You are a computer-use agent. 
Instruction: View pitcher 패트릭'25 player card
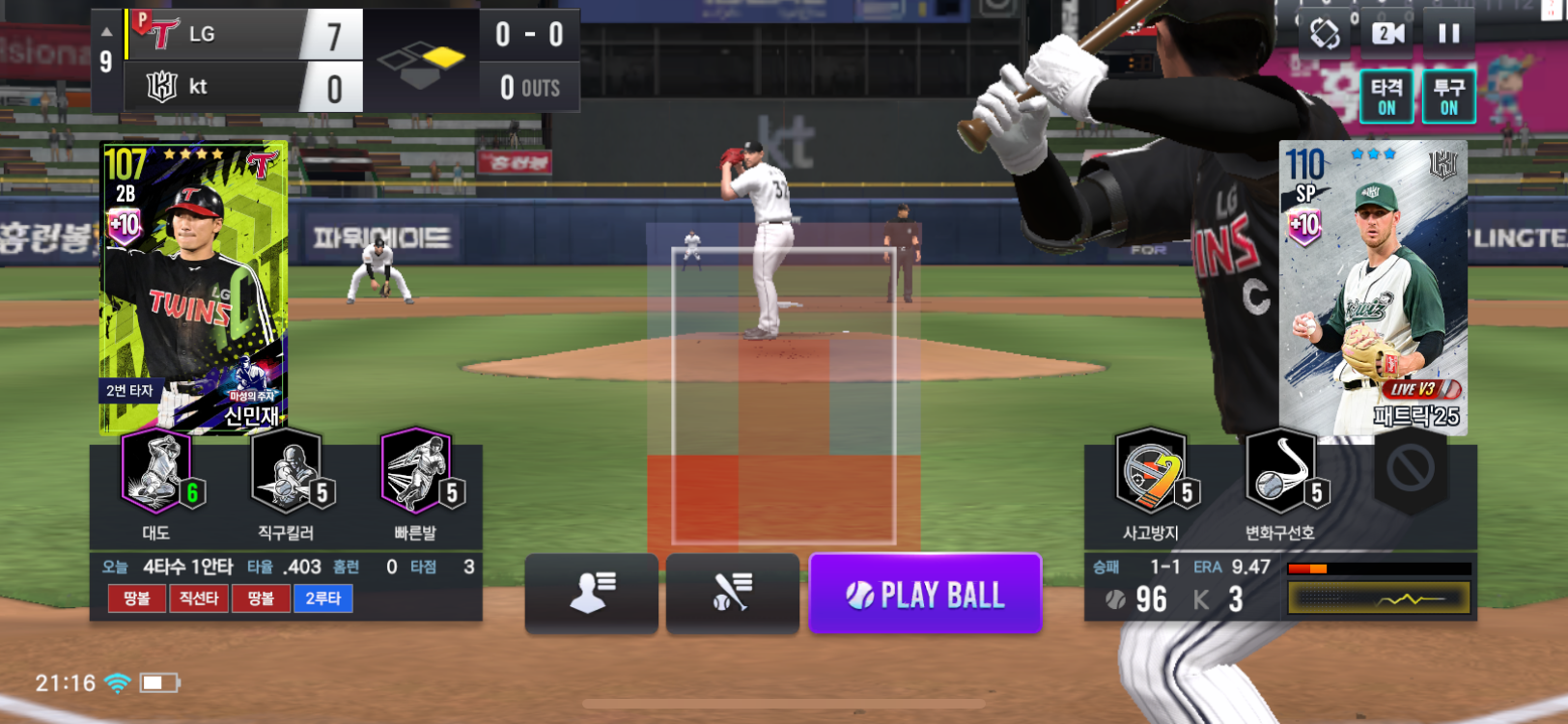1372,287
